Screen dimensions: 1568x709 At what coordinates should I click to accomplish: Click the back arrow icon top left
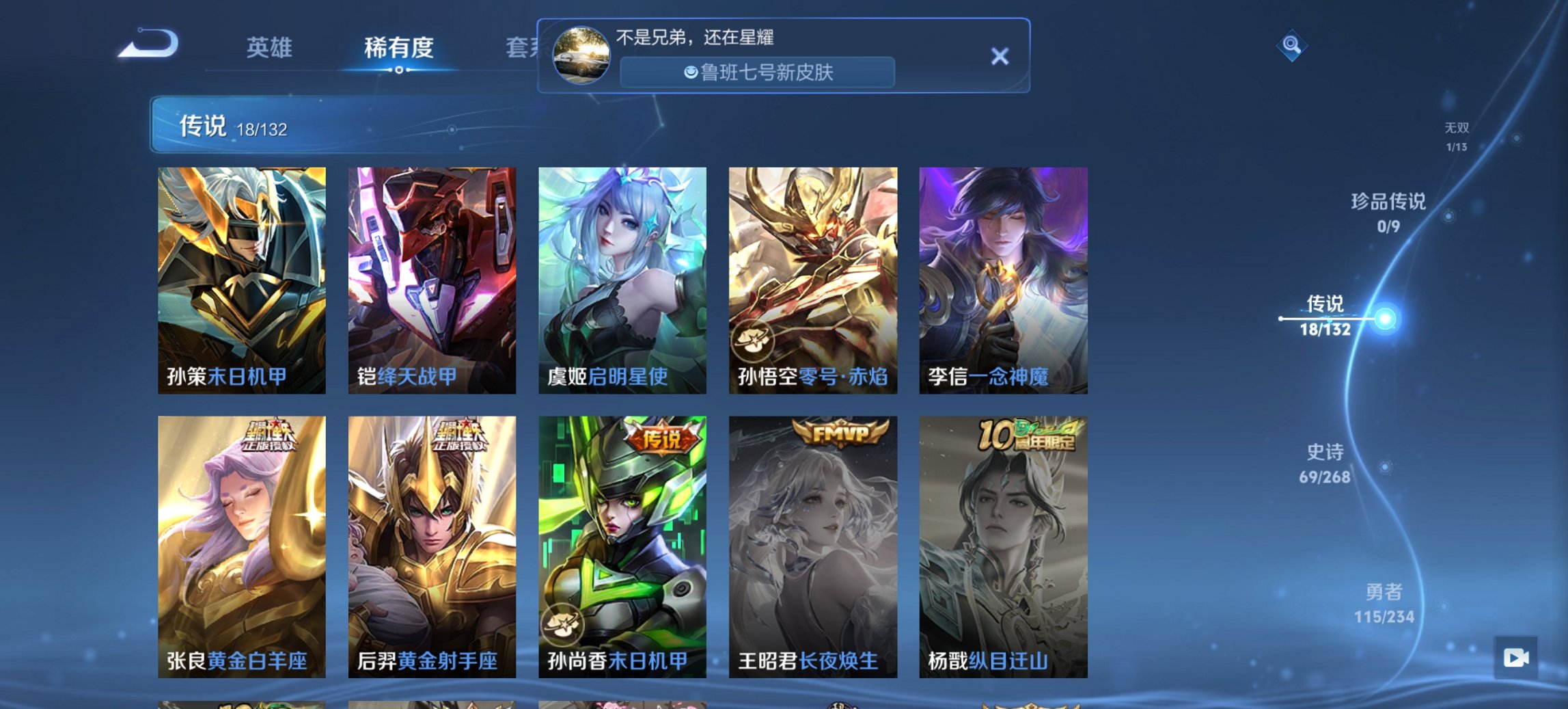click(x=149, y=42)
